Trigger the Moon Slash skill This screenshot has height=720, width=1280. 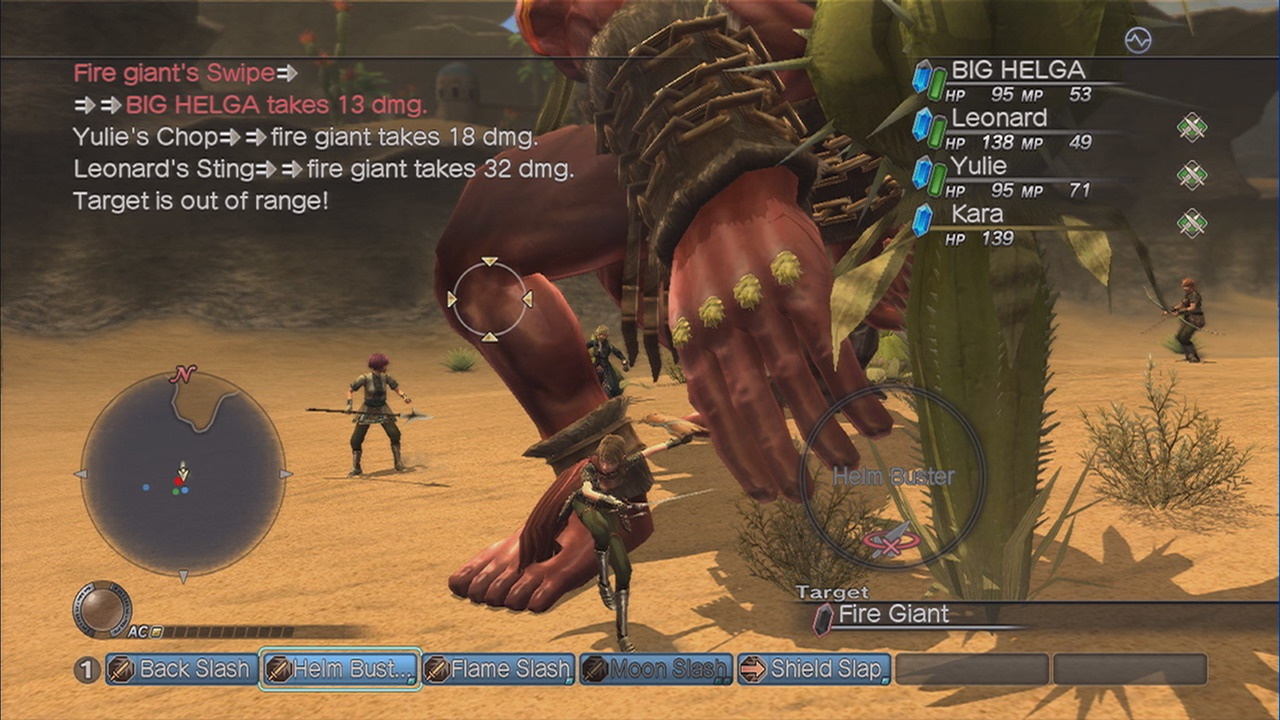click(656, 669)
